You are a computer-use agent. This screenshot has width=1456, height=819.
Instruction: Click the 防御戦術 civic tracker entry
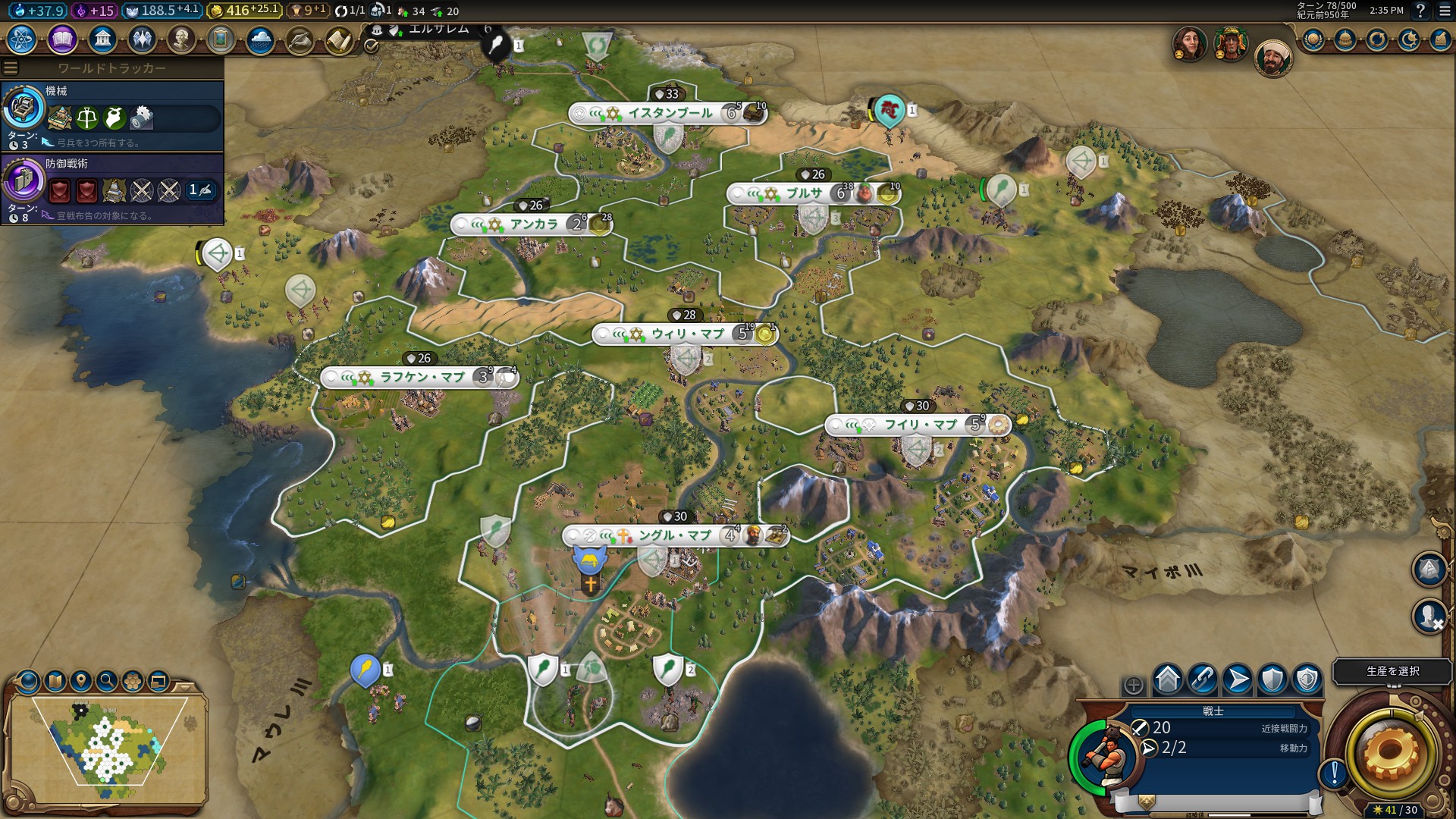[112, 189]
